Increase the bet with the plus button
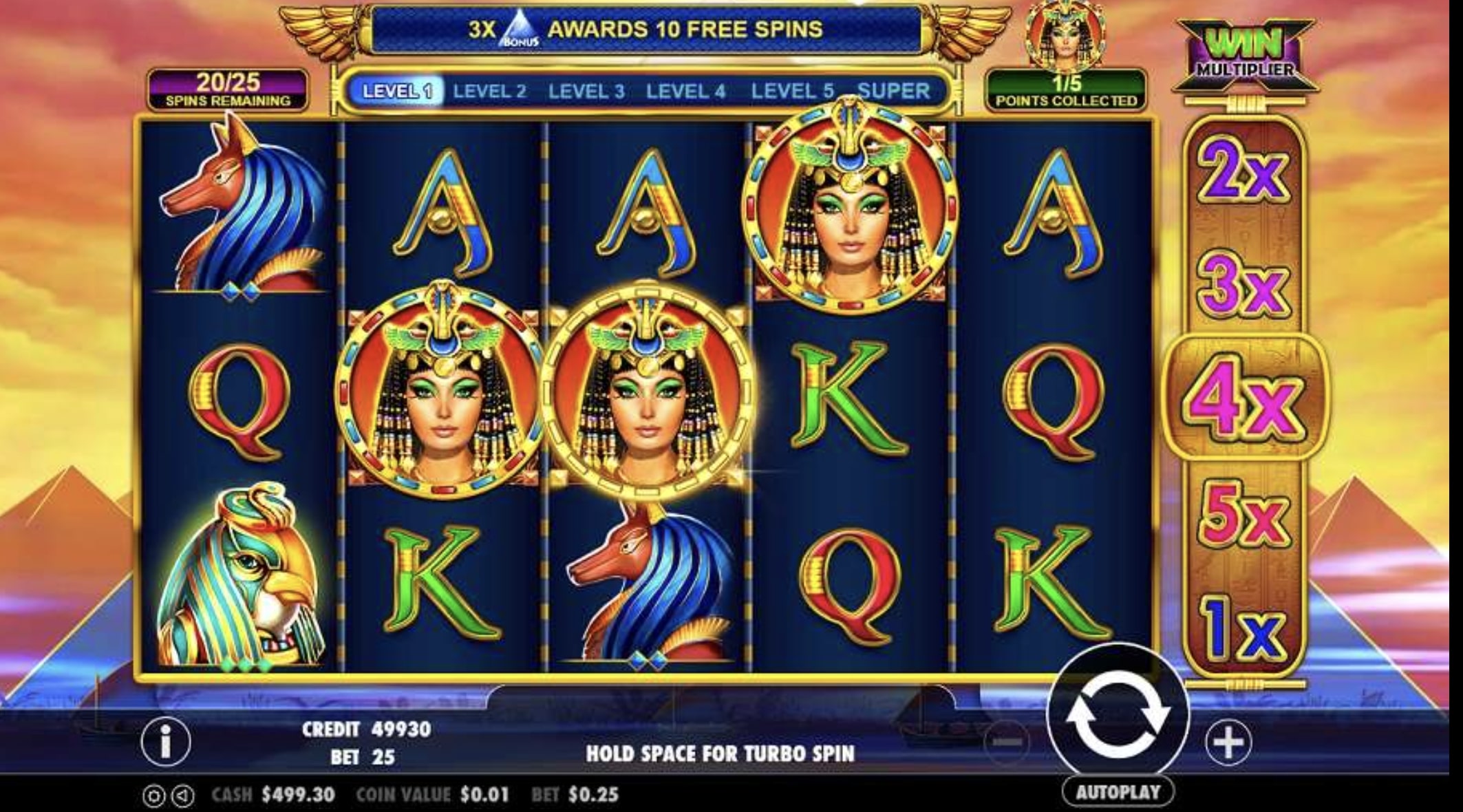Image resolution: width=1463 pixels, height=812 pixels. coord(1228,742)
